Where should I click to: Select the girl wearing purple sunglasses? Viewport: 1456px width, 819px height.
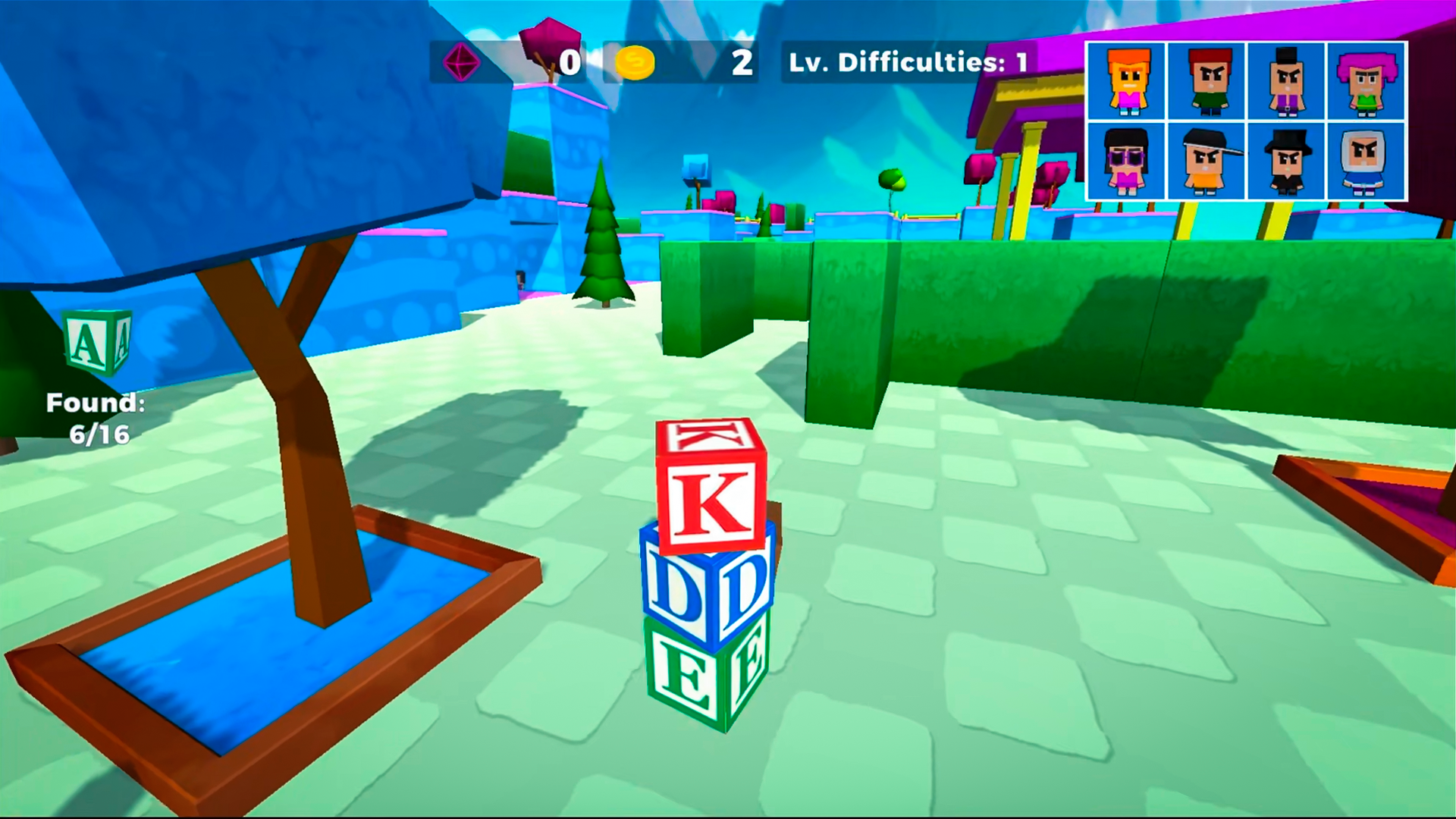pyautogui.click(x=1128, y=163)
